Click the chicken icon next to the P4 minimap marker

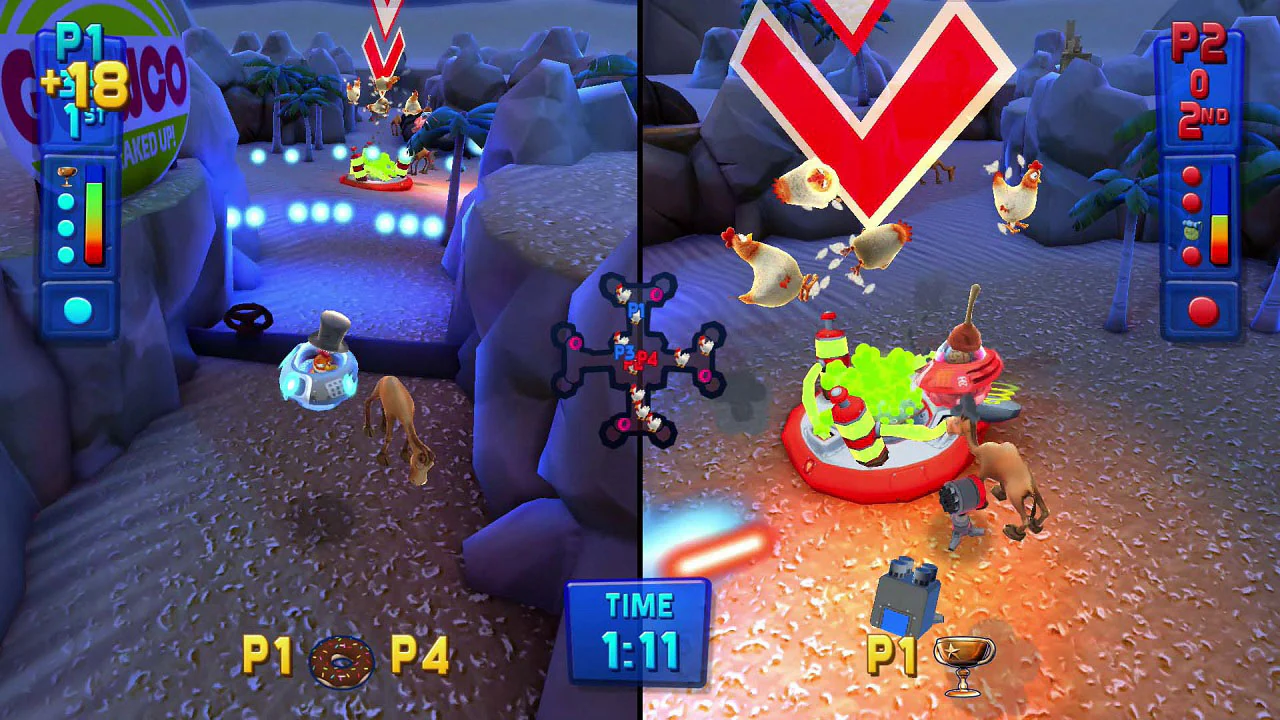(680, 359)
